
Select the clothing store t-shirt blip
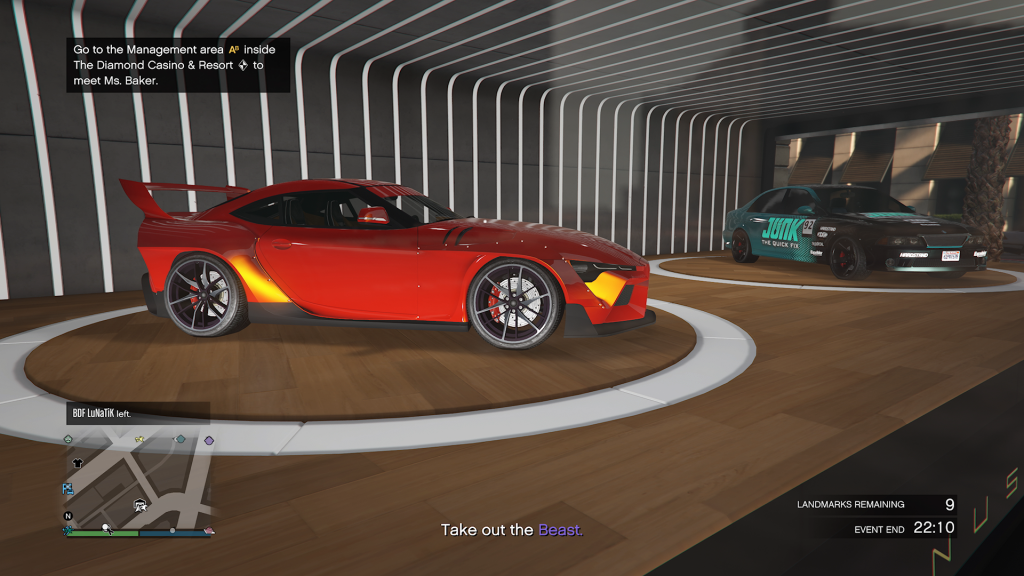[77, 464]
